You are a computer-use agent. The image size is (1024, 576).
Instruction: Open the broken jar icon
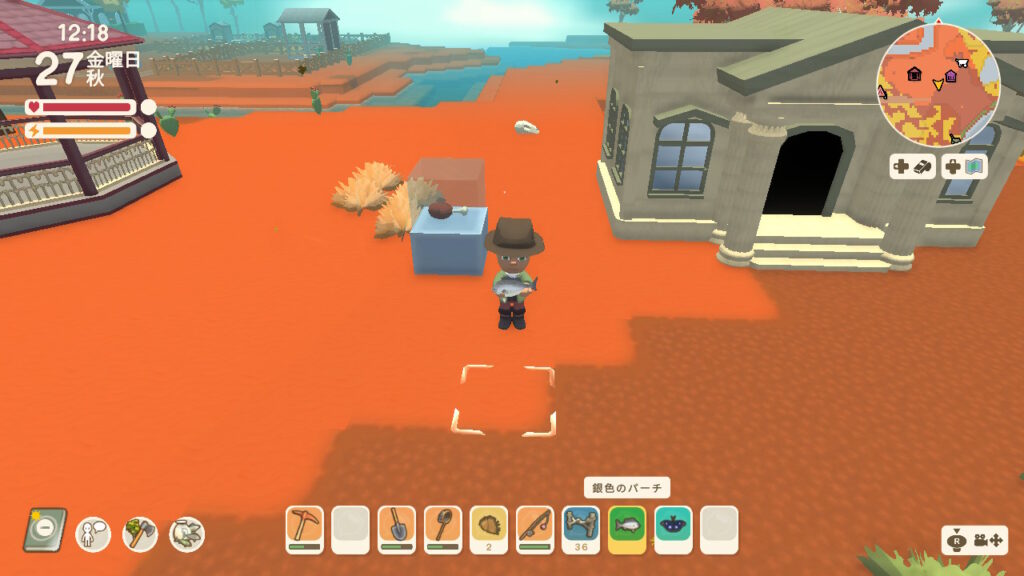187,533
